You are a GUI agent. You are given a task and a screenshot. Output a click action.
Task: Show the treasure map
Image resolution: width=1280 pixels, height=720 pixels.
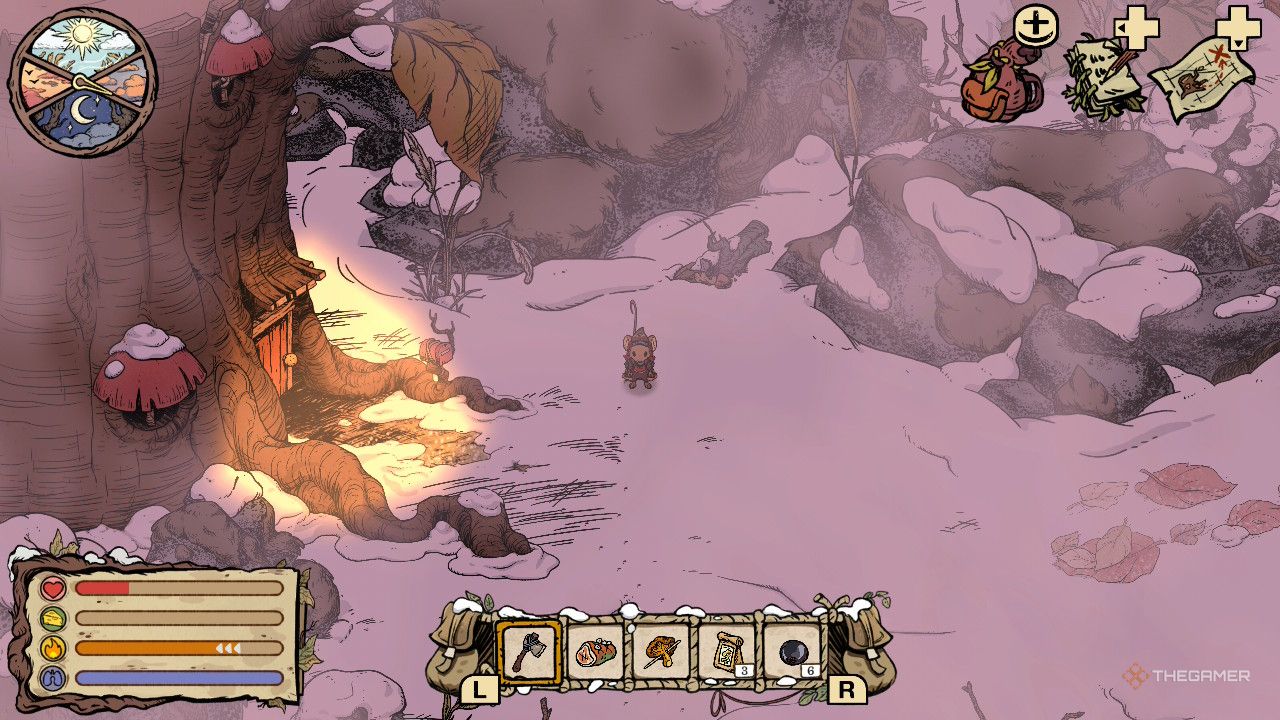pos(1203,80)
